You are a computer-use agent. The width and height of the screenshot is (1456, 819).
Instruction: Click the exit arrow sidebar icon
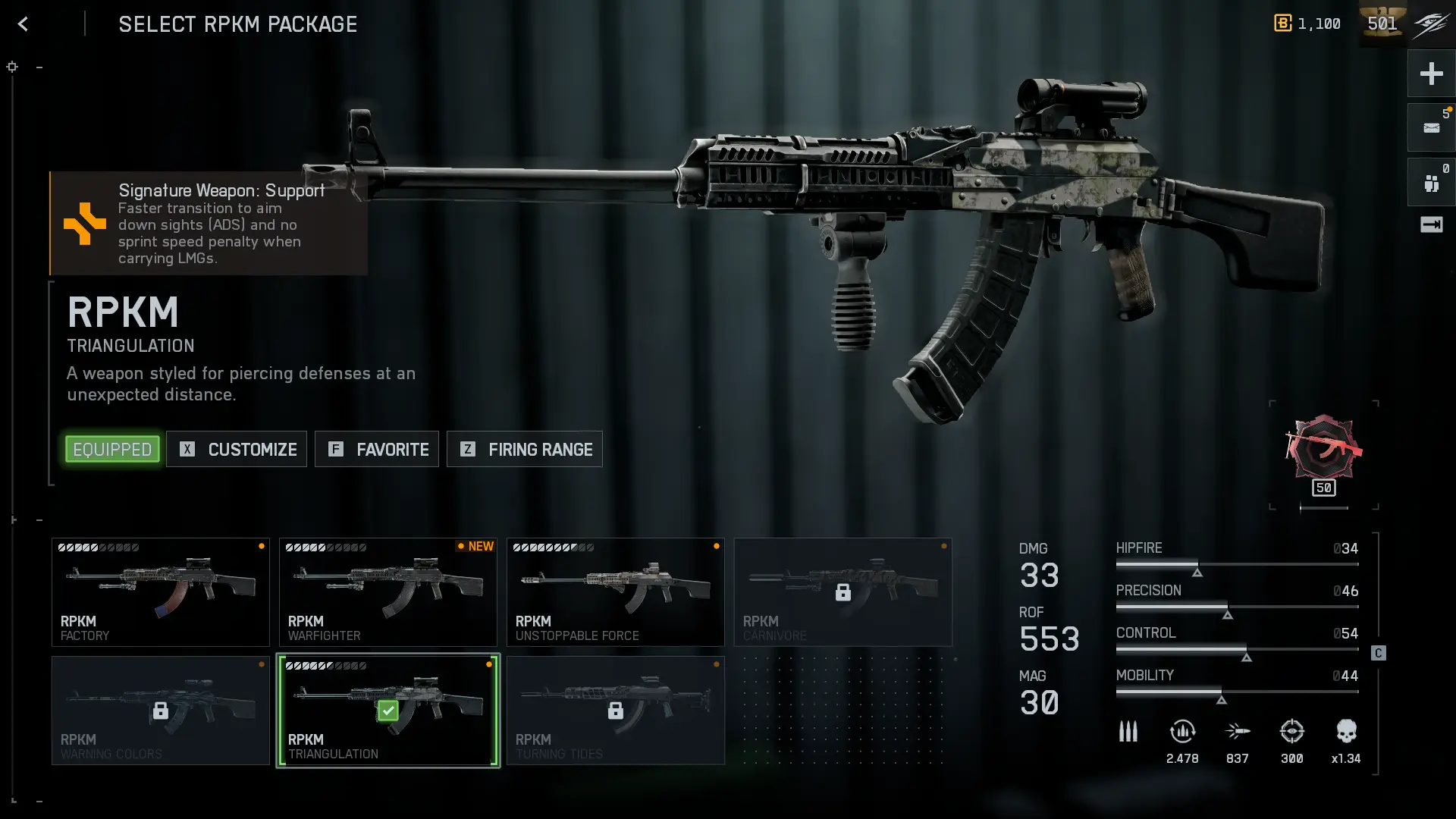pyautogui.click(x=1431, y=224)
